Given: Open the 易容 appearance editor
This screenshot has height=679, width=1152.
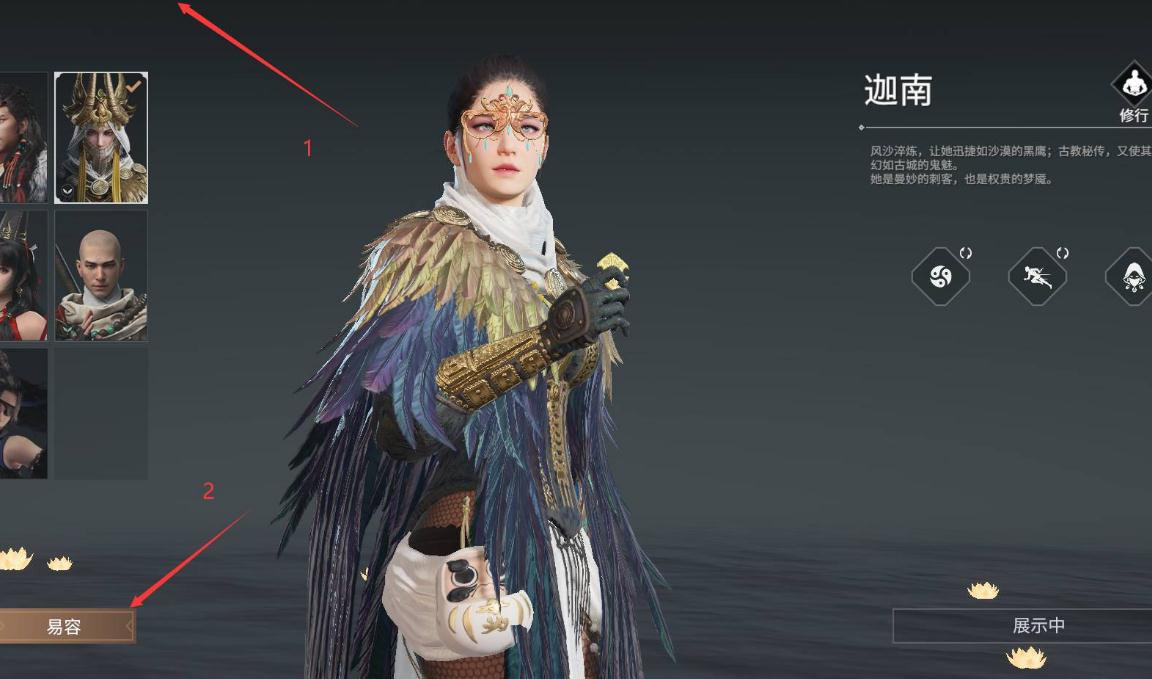Looking at the screenshot, I should point(64,627).
